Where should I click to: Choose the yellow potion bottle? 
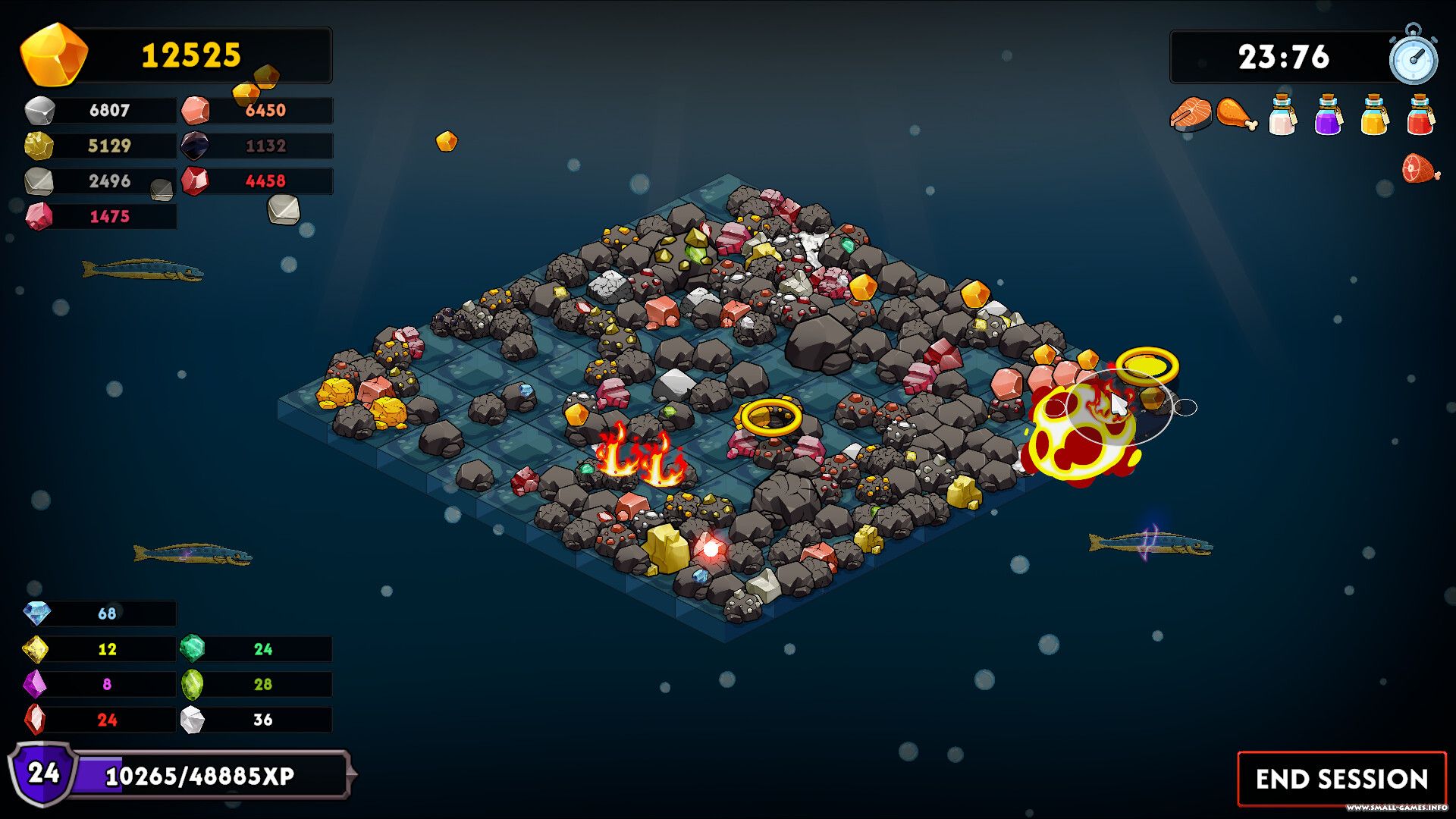pos(1374,115)
